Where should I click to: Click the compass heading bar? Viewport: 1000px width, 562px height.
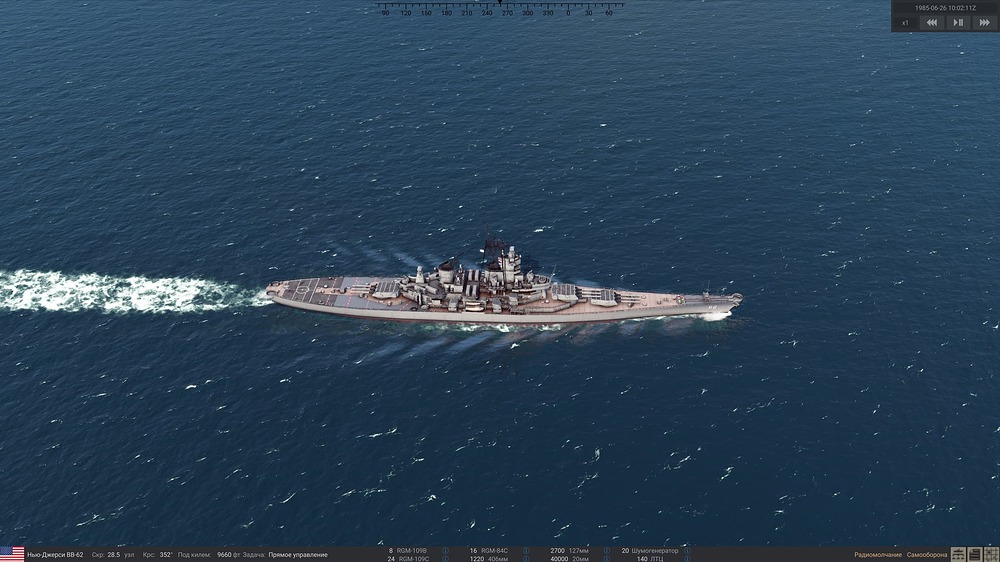499,8
